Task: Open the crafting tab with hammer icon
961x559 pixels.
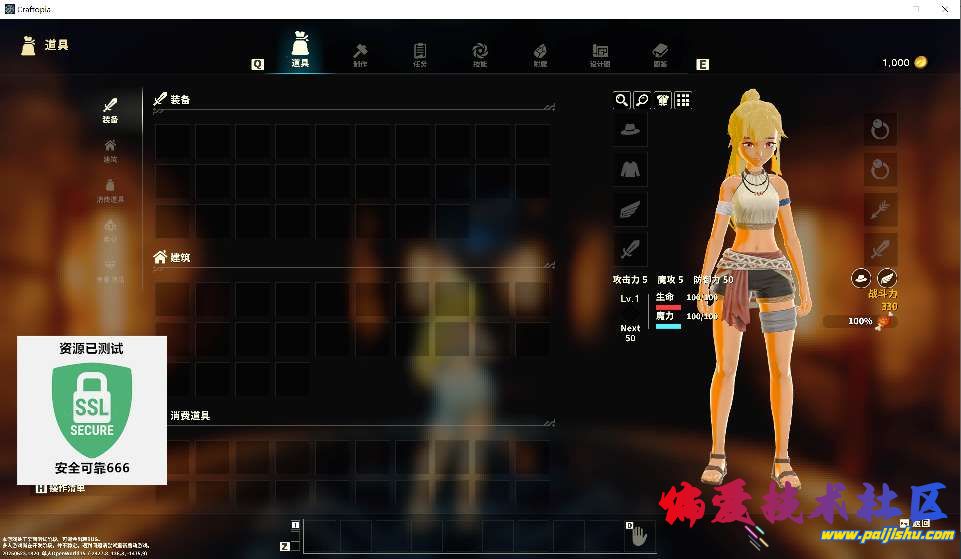Action: (x=360, y=54)
